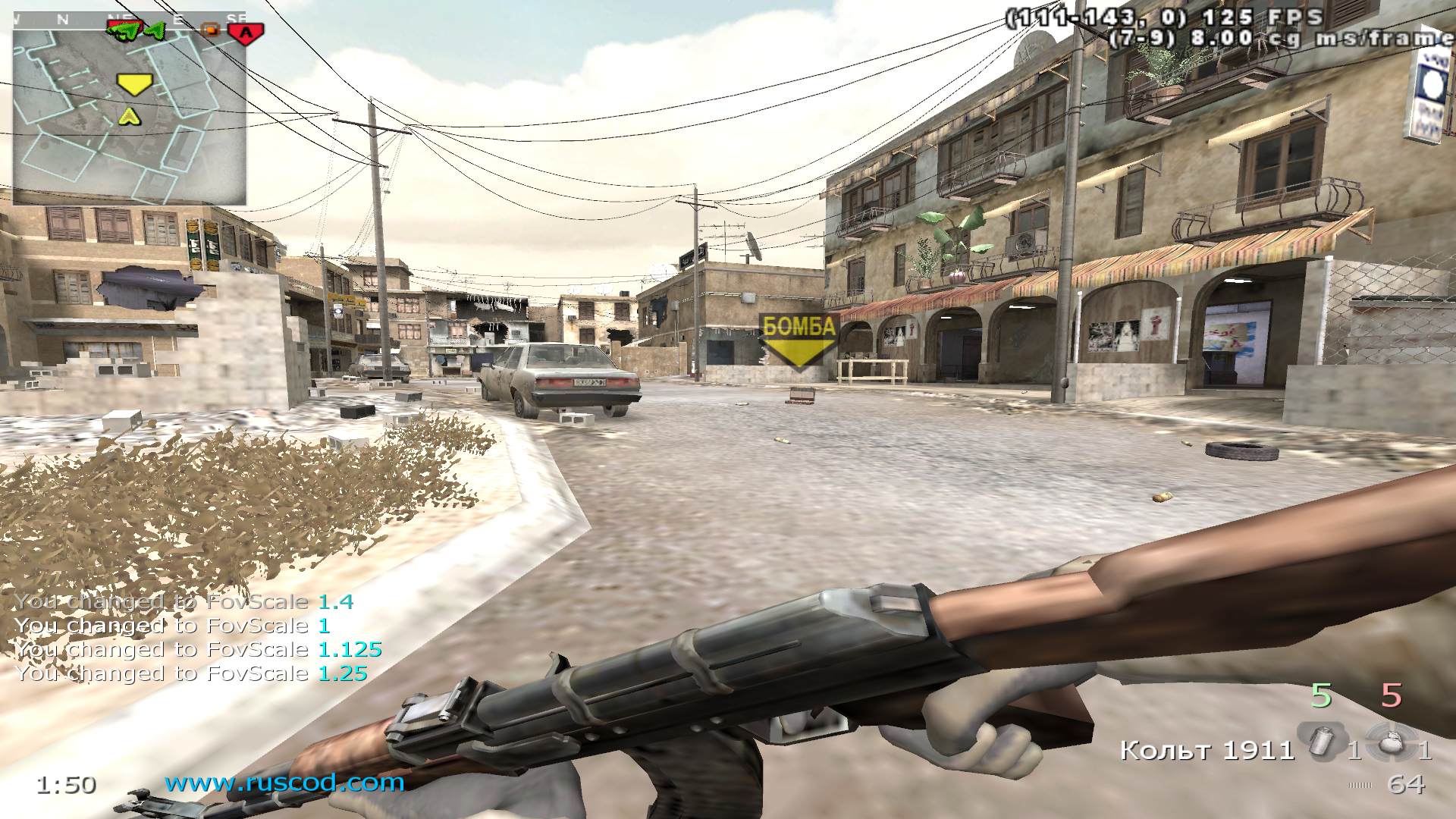Select the yellow bomb marker on the minimap
The height and width of the screenshot is (819, 1456).
coord(135,83)
